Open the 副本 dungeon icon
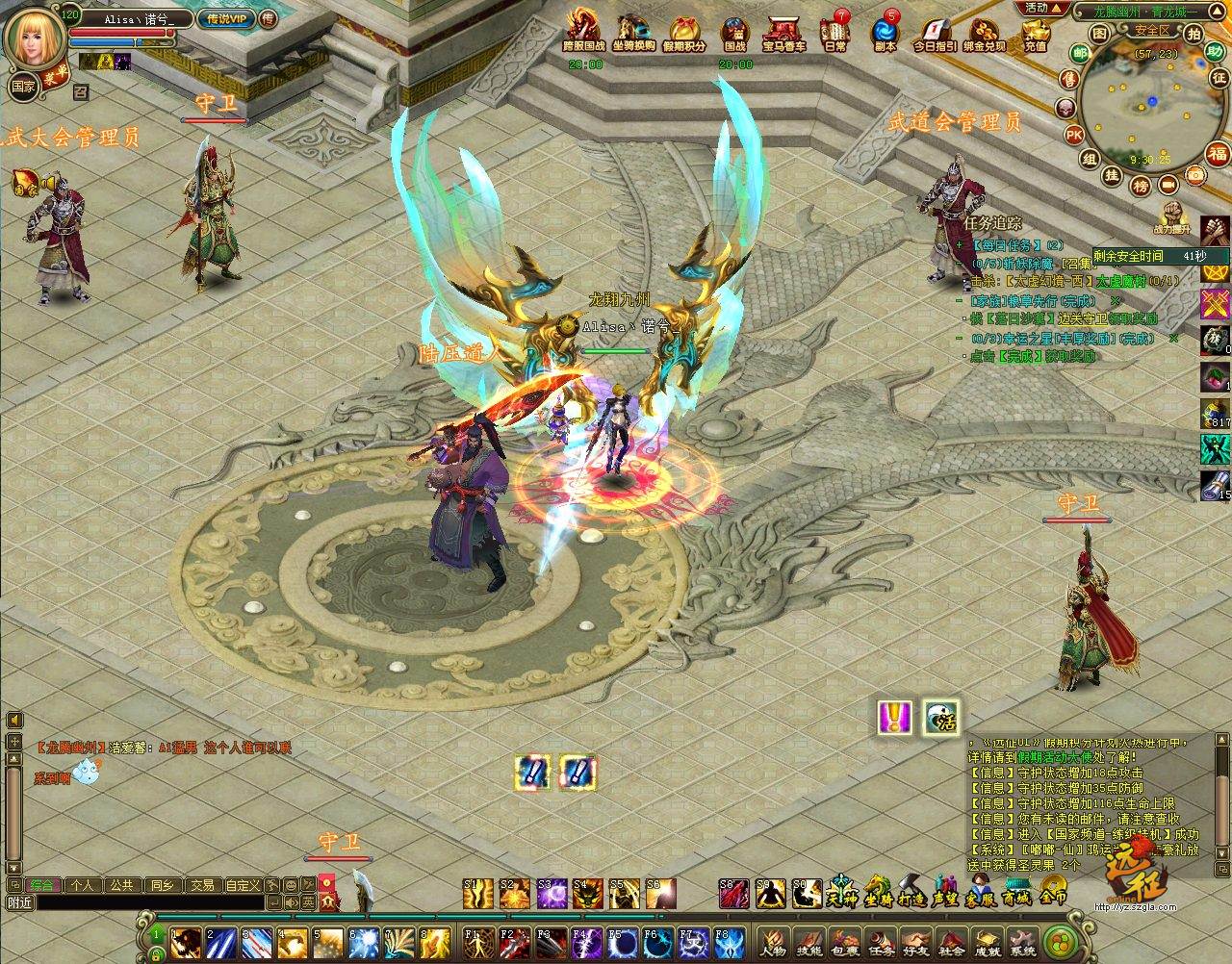 point(885,35)
